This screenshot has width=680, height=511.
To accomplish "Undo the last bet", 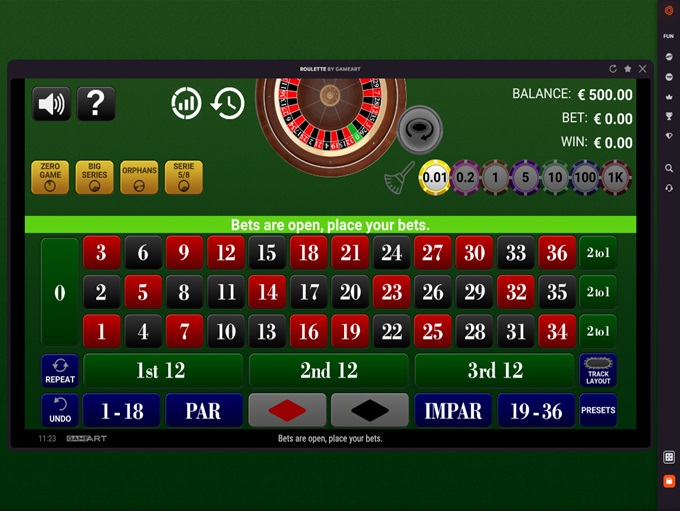I will coord(60,410).
